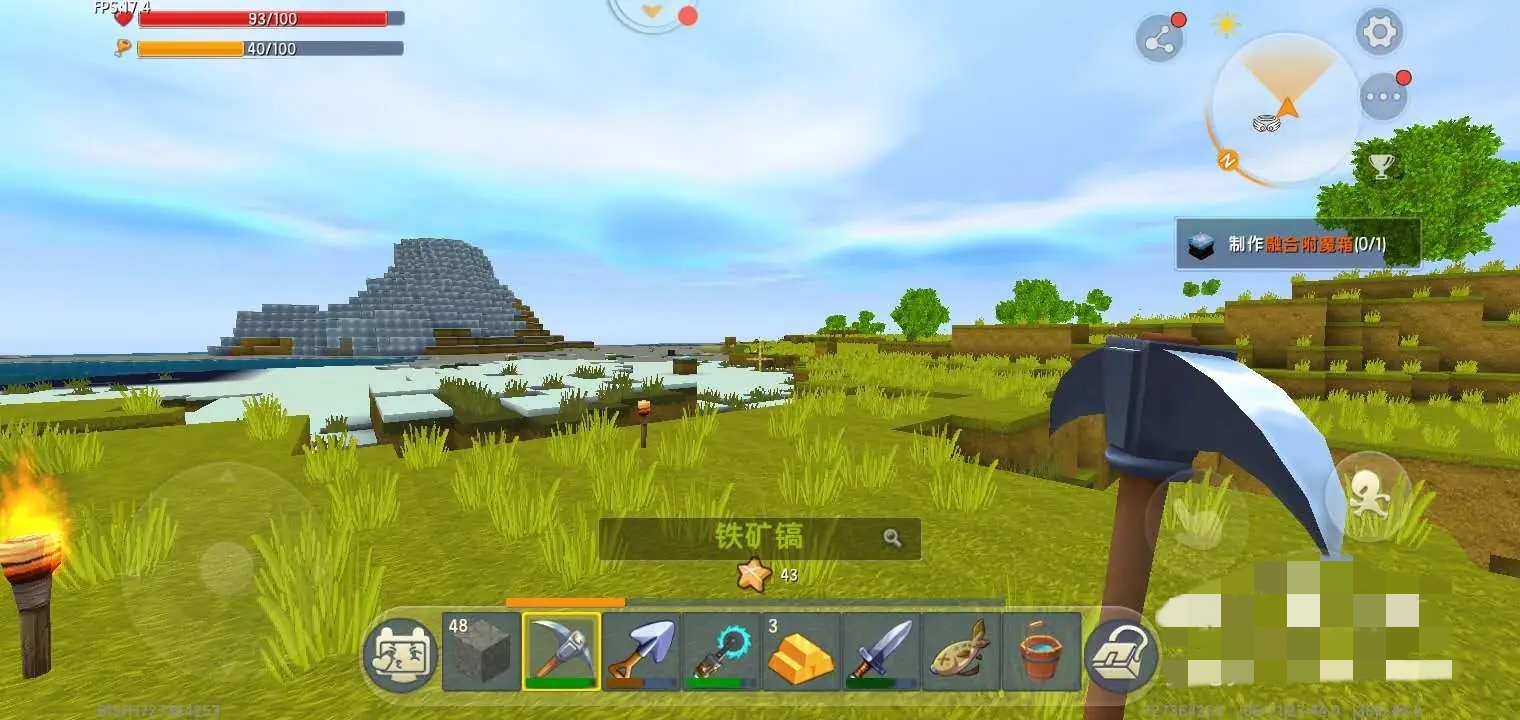
Task: Select the cyan sawblade tool slot
Action: pyautogui.click(x=721, y=651)
